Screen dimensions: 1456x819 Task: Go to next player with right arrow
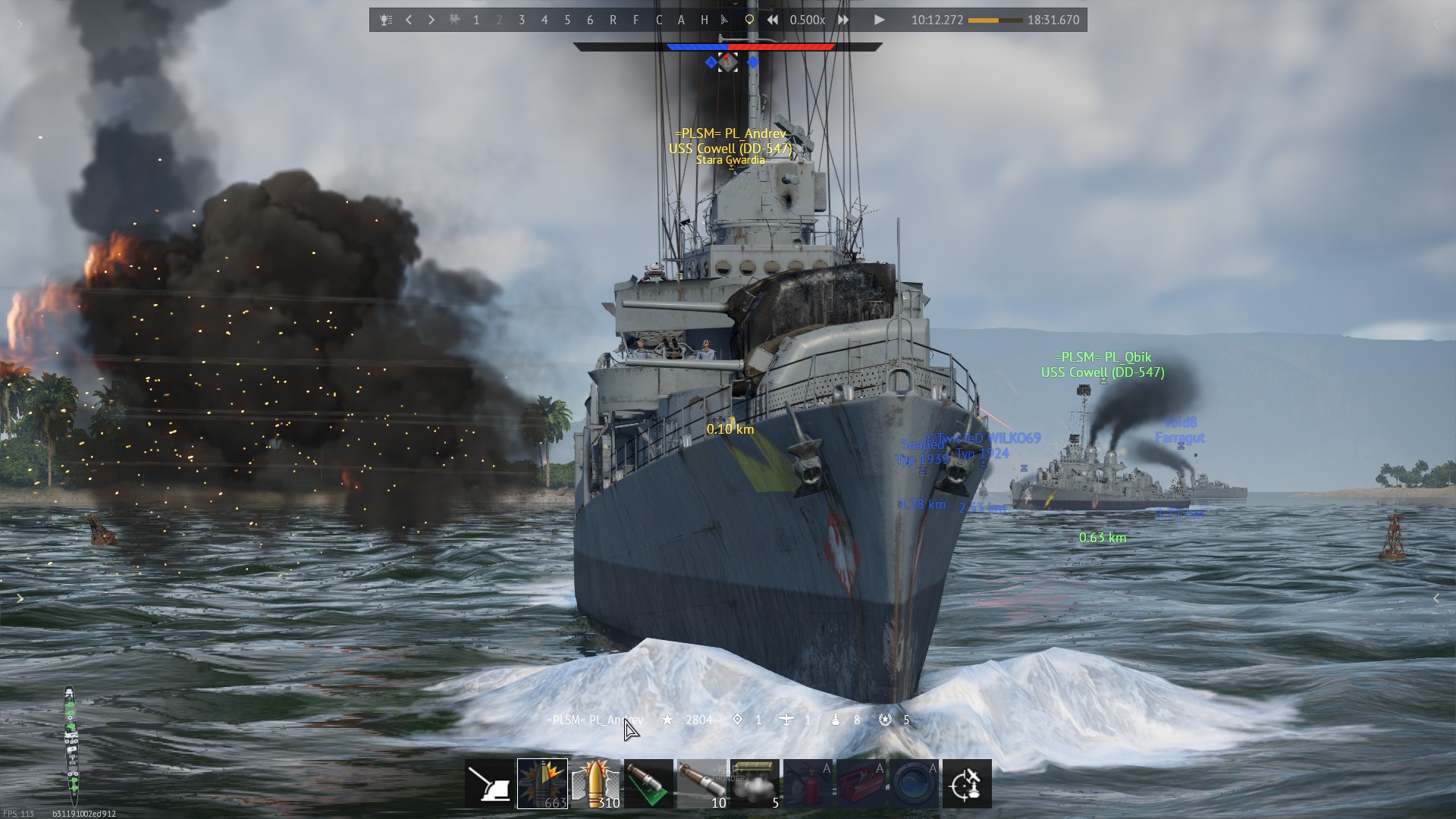tap(431, 20)
